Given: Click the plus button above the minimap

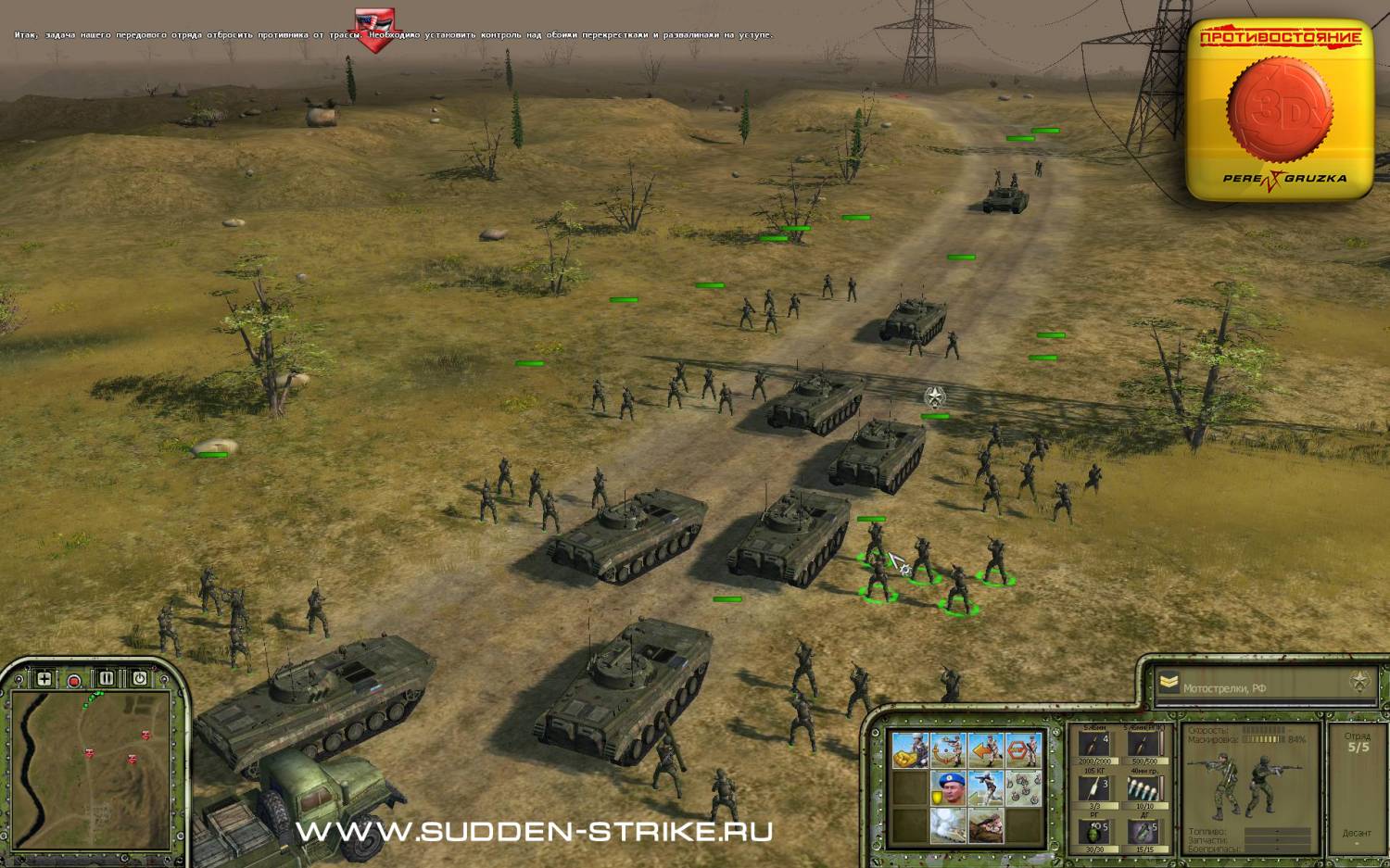Looking at the screenshot, I should tap(44, 679).
